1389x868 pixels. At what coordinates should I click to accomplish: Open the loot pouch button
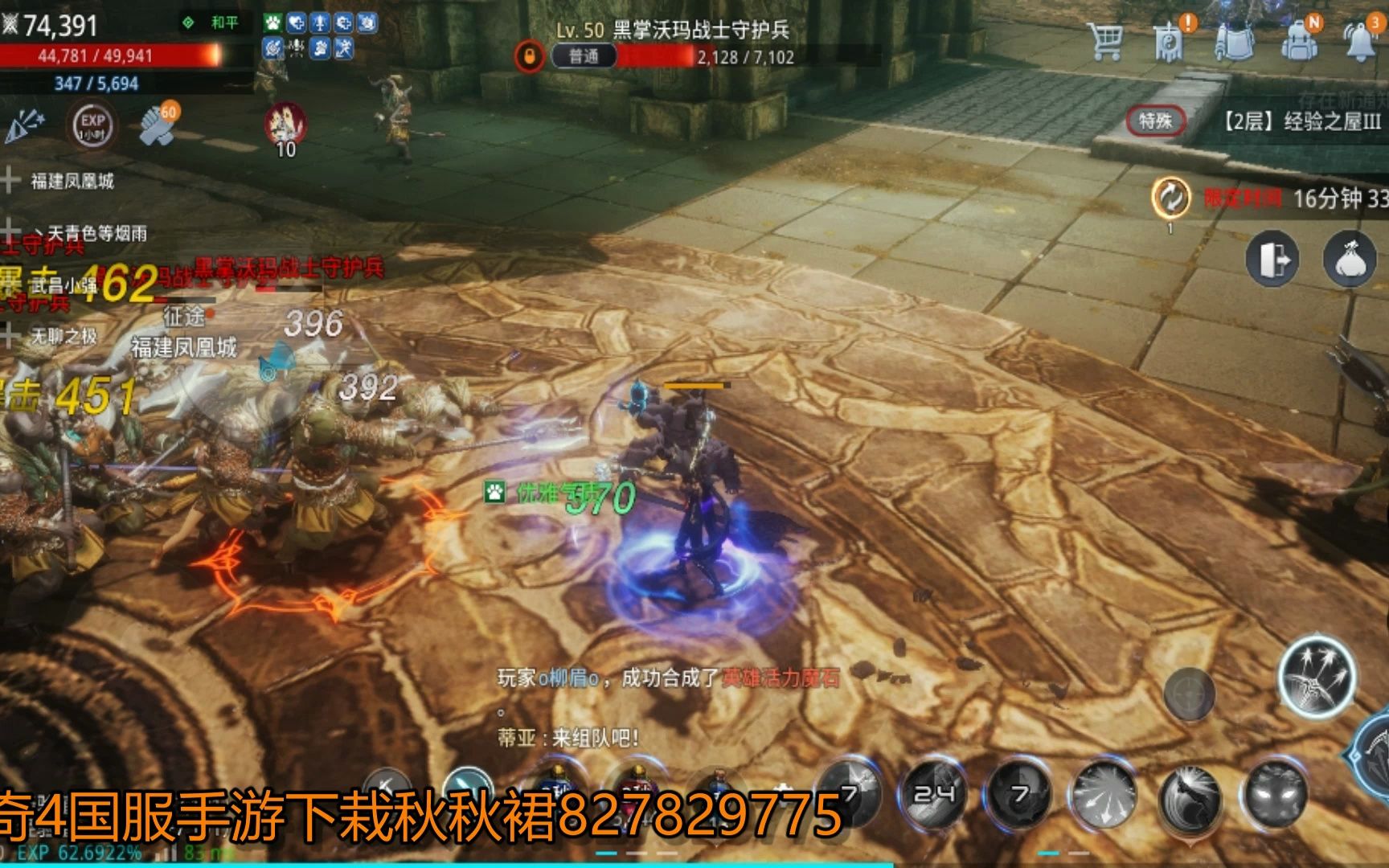pyautogui.click(x=1350, y=260)
